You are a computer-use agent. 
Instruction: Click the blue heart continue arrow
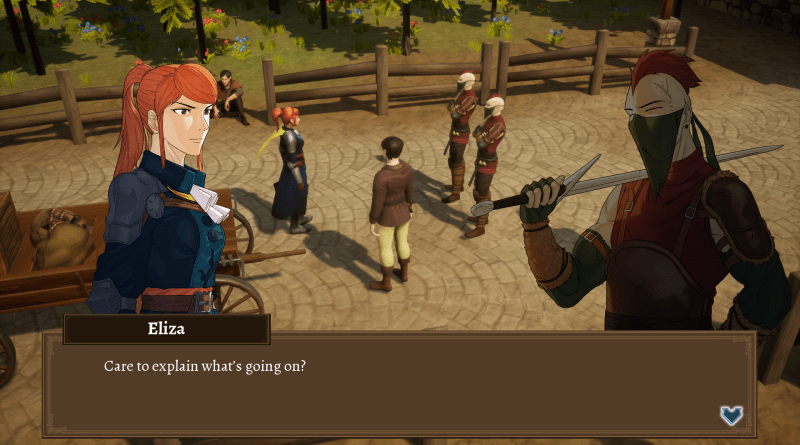tap(731, 415)
